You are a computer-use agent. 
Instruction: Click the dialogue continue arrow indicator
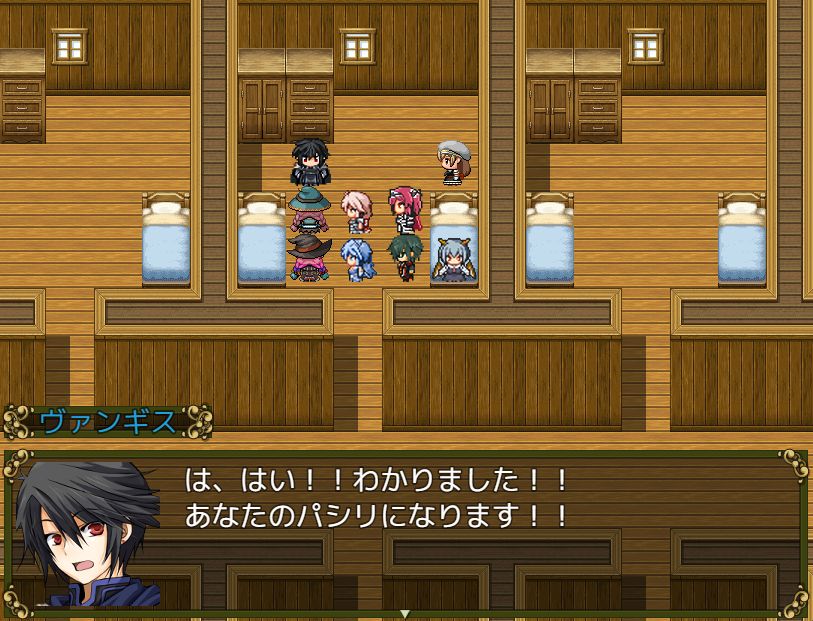click(x=405, y=613)
